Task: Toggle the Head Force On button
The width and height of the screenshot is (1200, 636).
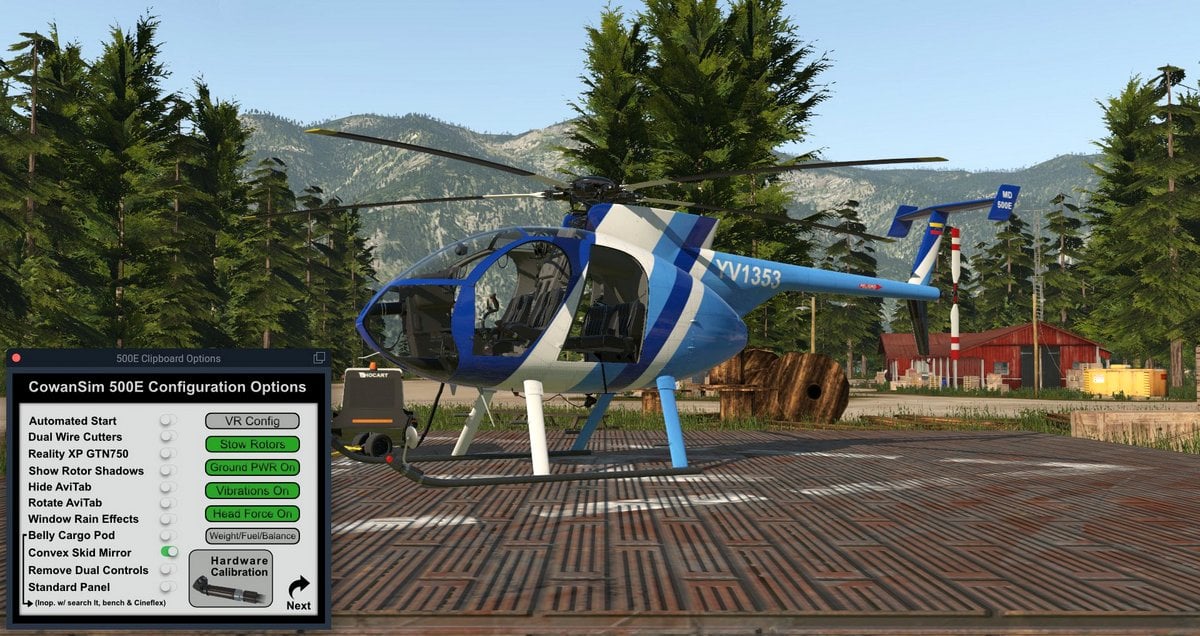Action: [252, 513]
